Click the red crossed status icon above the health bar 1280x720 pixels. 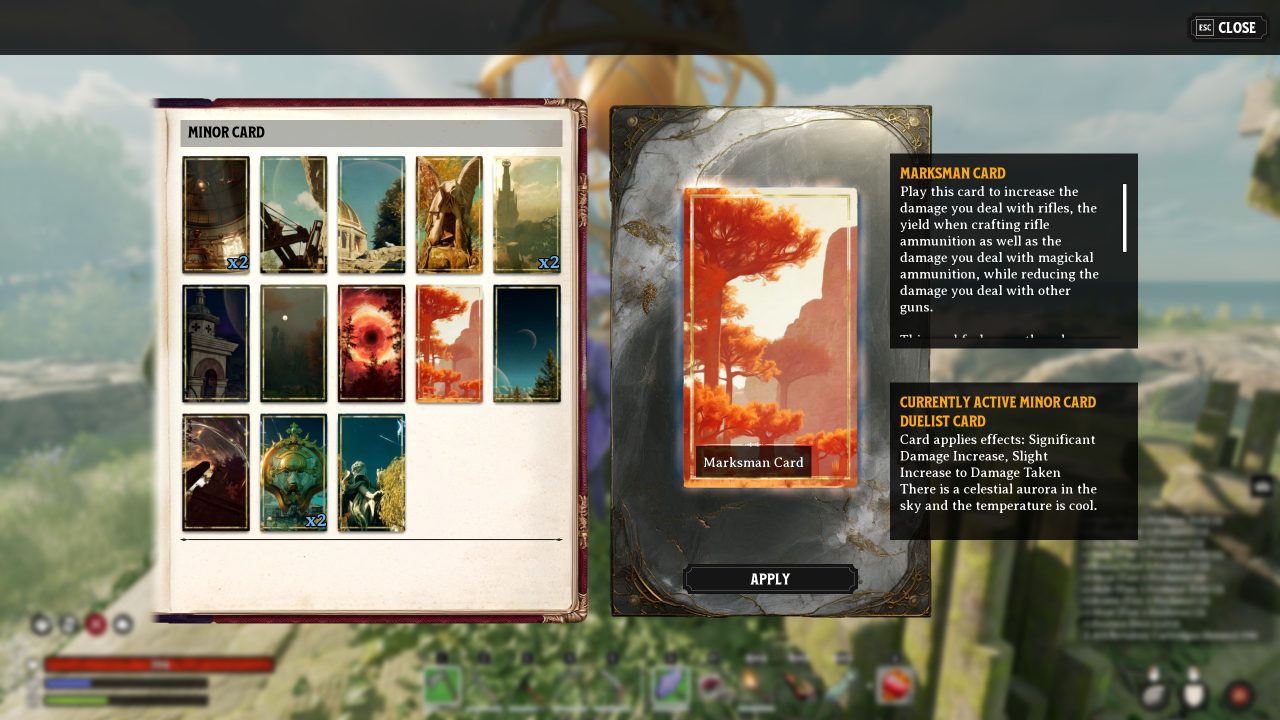(x=96, y=625)
